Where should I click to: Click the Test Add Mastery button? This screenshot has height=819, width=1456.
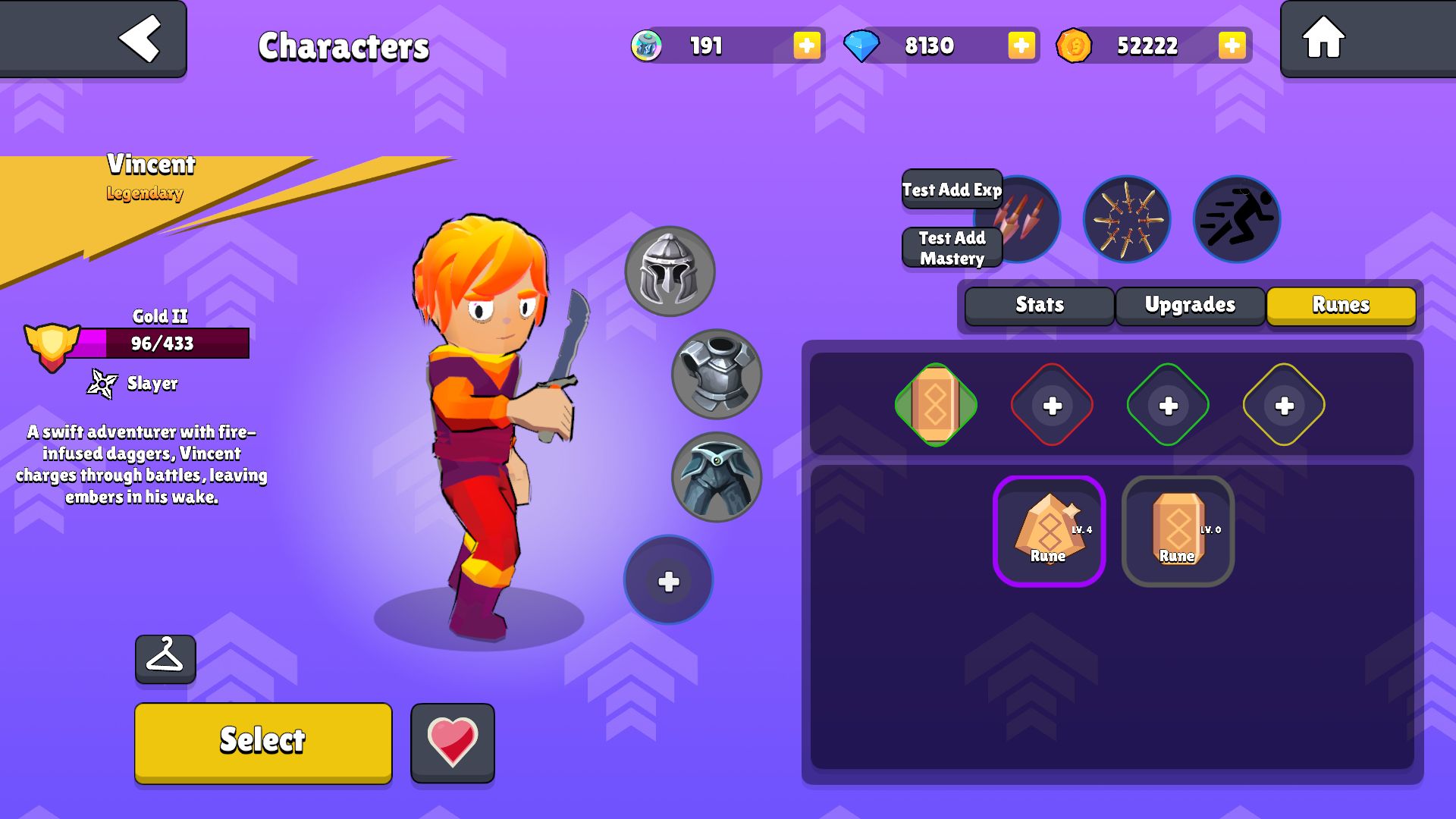pyautogui.click(x=952, y=248)
